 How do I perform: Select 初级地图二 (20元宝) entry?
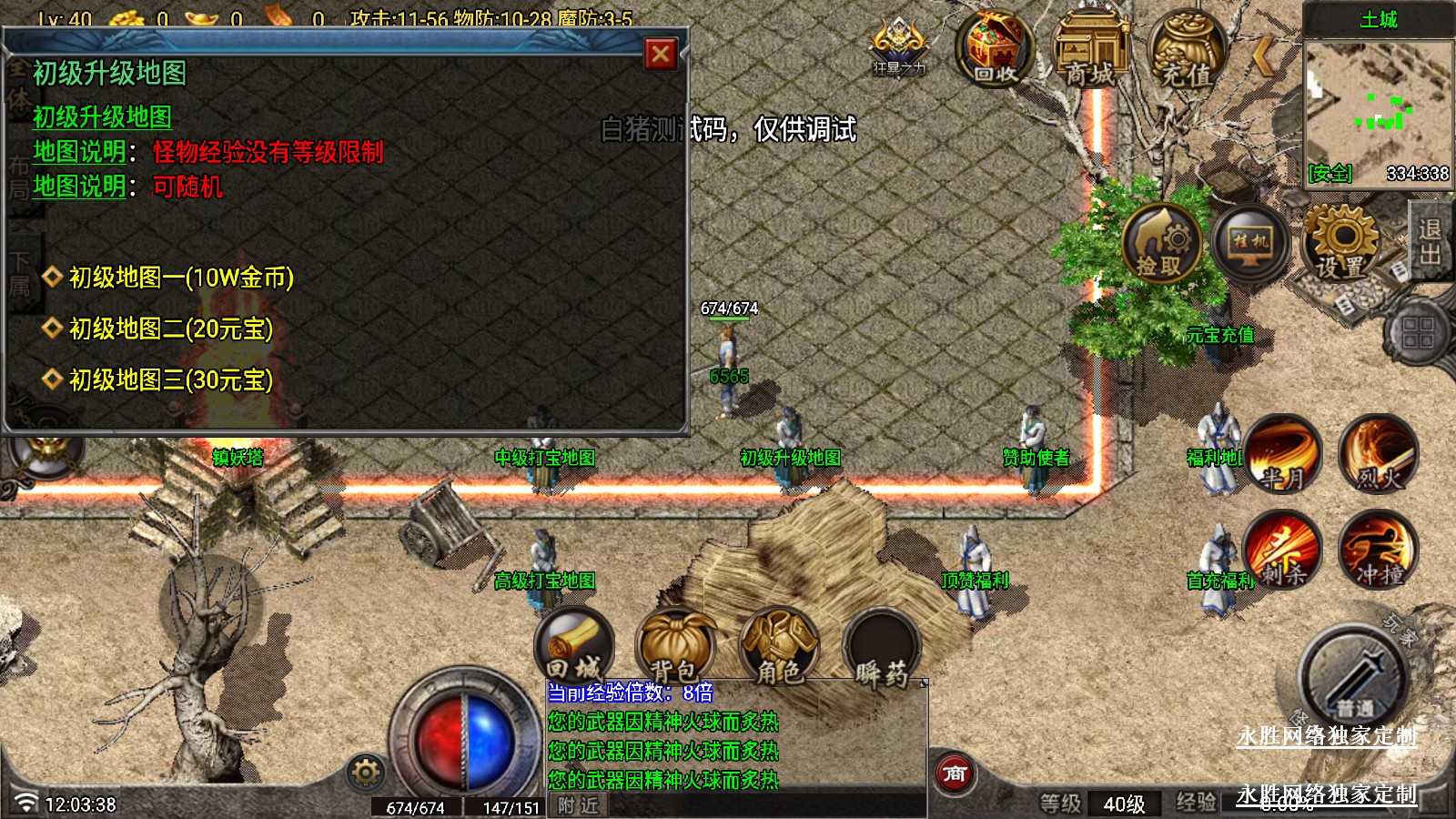171,329
